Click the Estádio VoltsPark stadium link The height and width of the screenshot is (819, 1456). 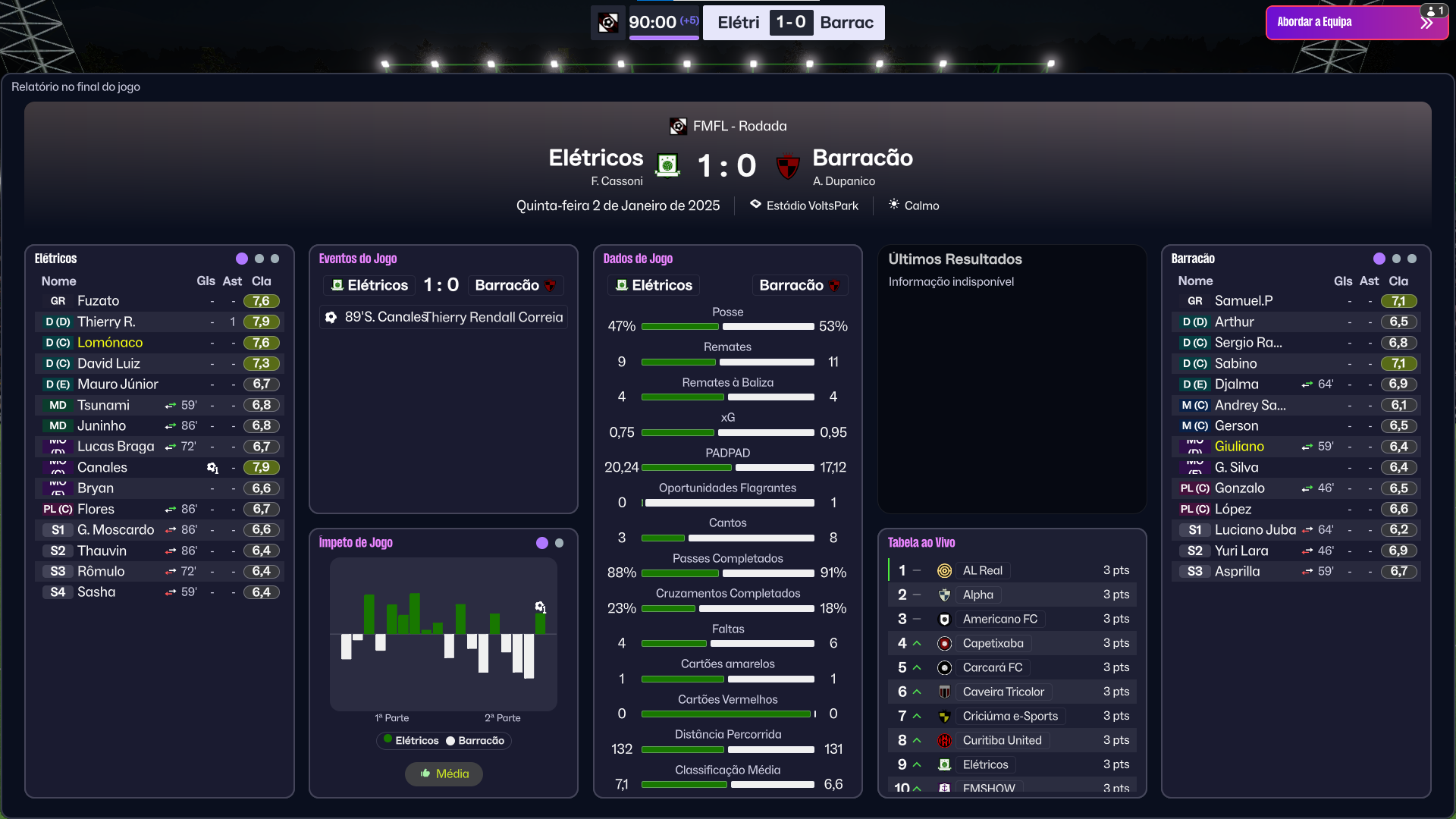coord(811,206)
